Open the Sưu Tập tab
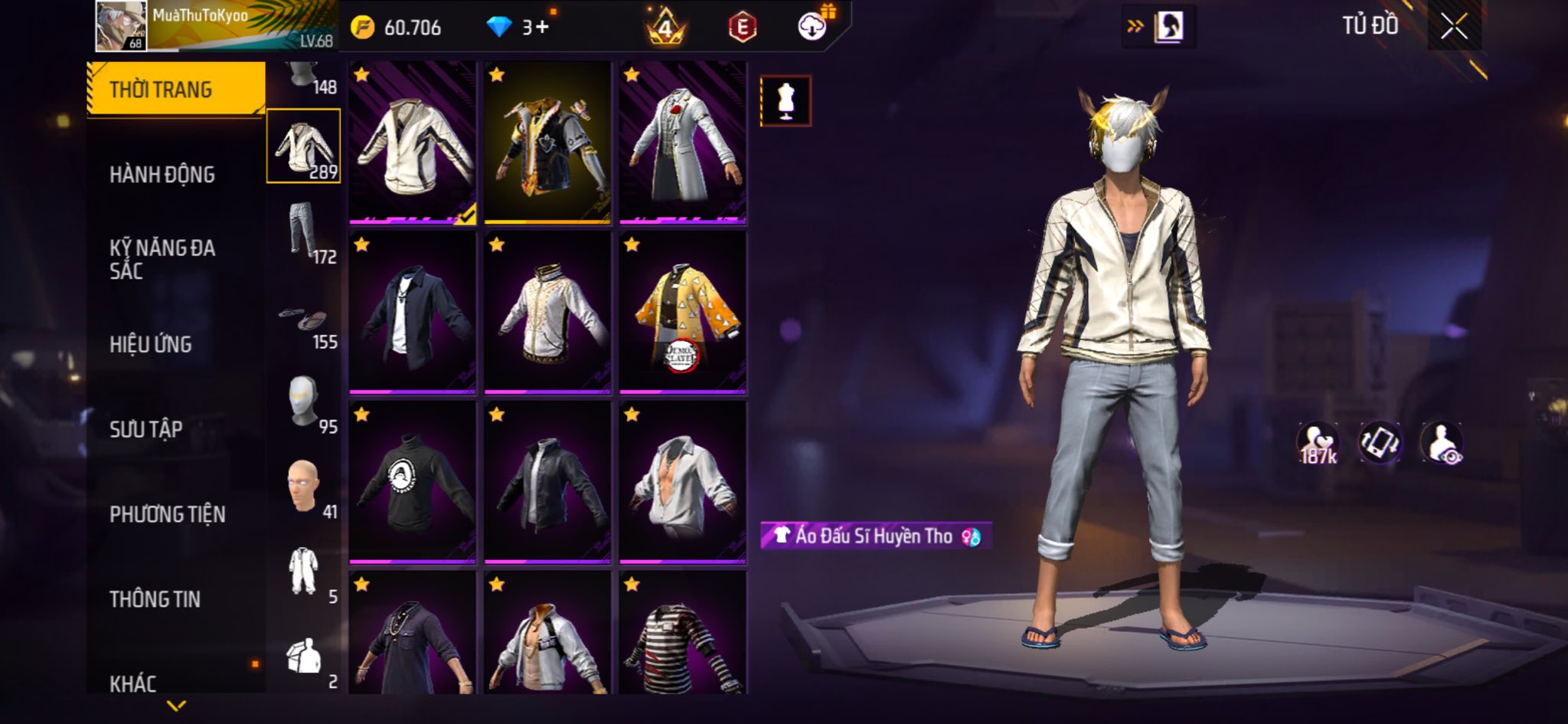Viewport: 1568px width, 724px height. 146,429
